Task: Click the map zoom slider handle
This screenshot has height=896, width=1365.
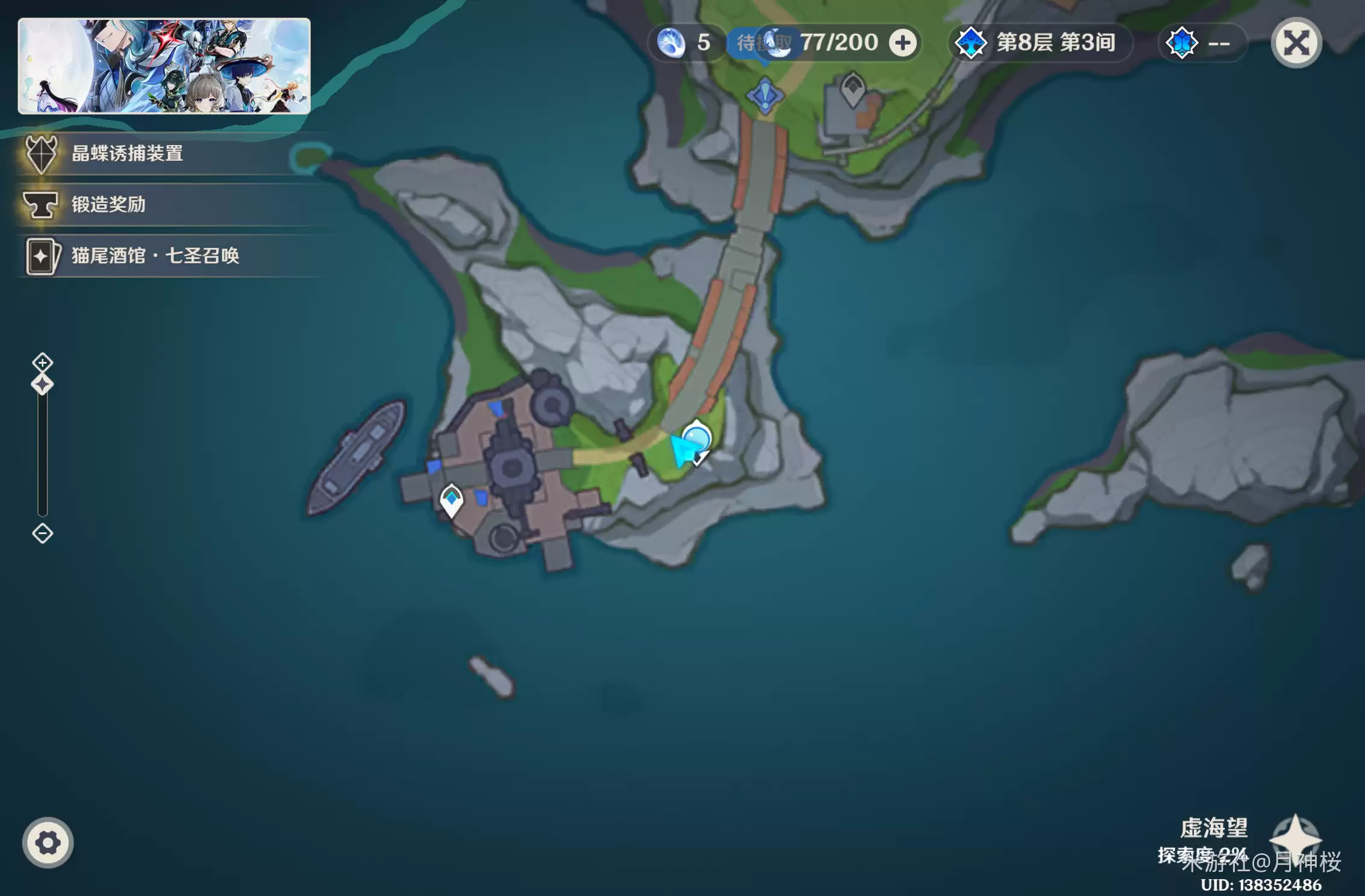Action: [x=42, y=384]
